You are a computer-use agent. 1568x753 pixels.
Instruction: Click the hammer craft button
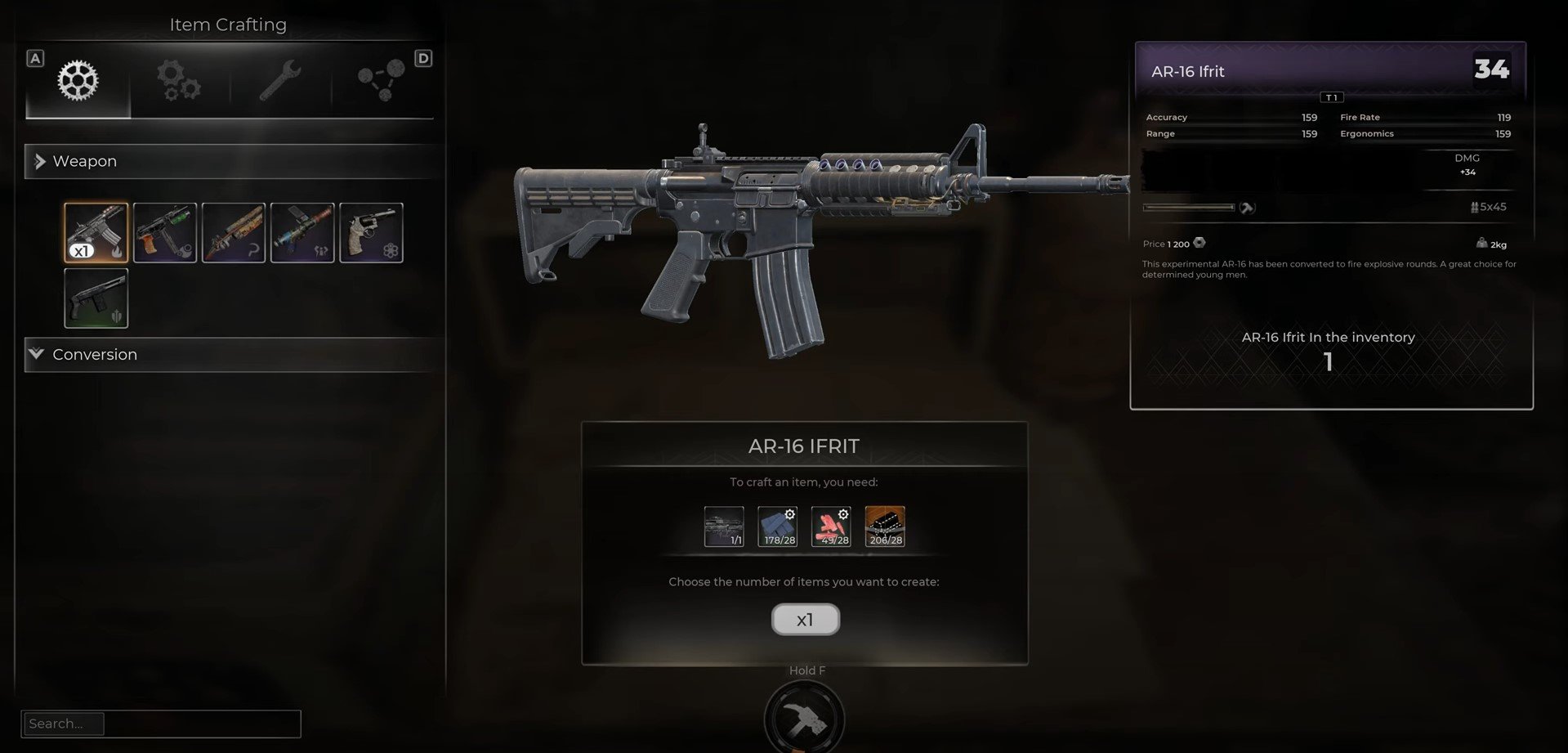(804, 719)
